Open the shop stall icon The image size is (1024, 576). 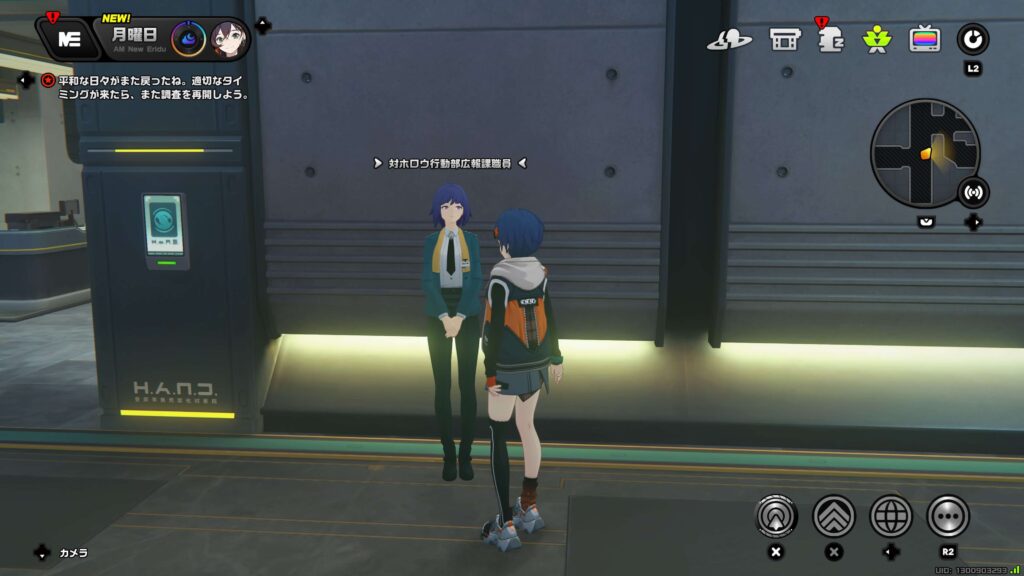coord(784,39)
